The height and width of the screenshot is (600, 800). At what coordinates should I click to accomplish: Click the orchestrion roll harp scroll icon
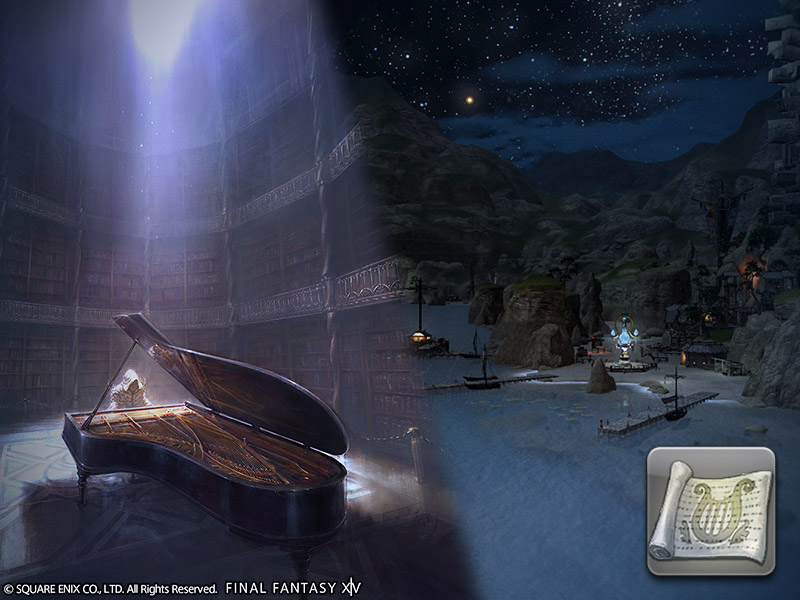click(711, 511)
